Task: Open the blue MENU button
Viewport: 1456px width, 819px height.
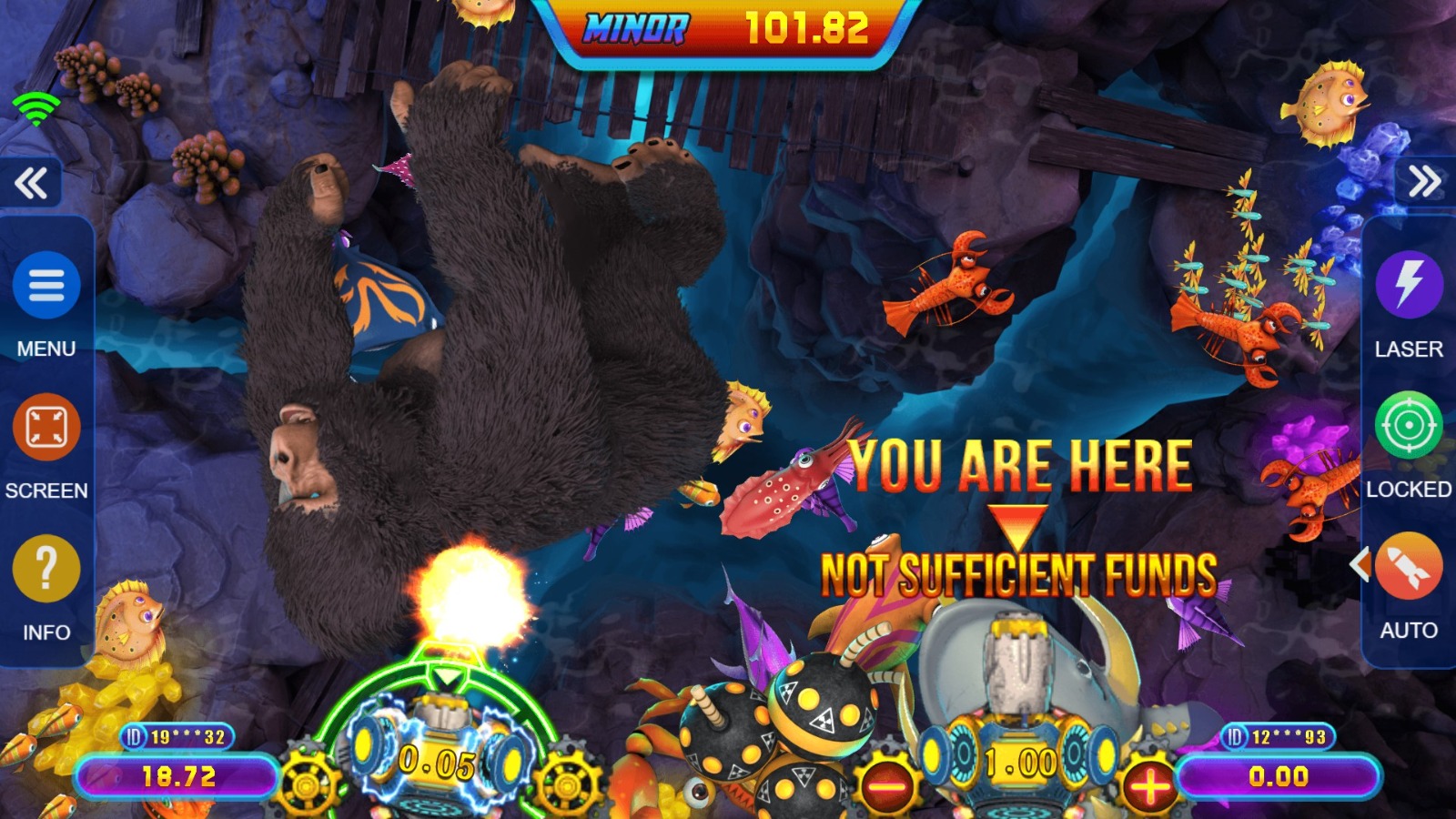Action: coord(45,286)
